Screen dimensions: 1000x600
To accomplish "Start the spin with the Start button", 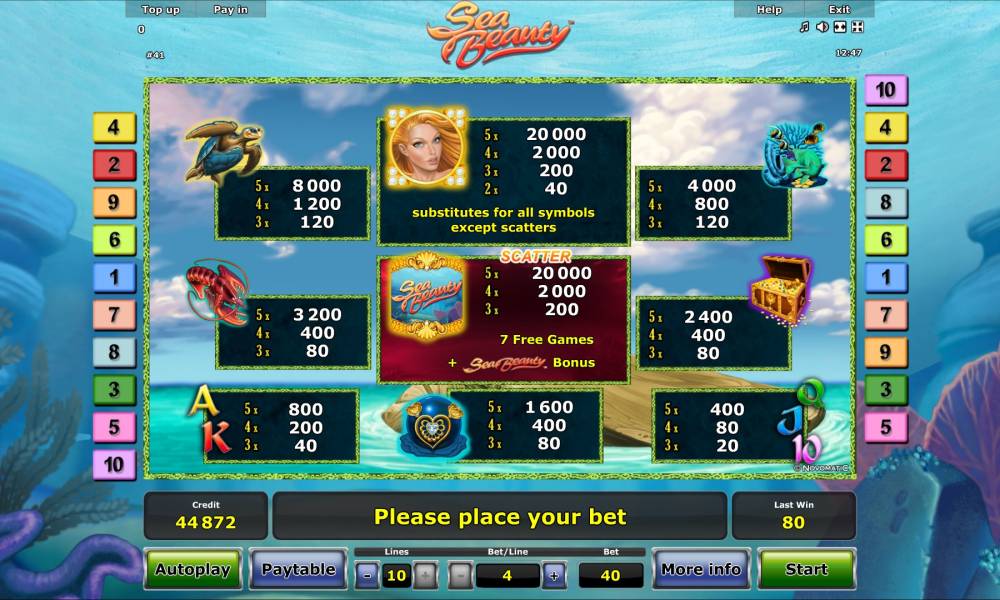I will point(806,569).
